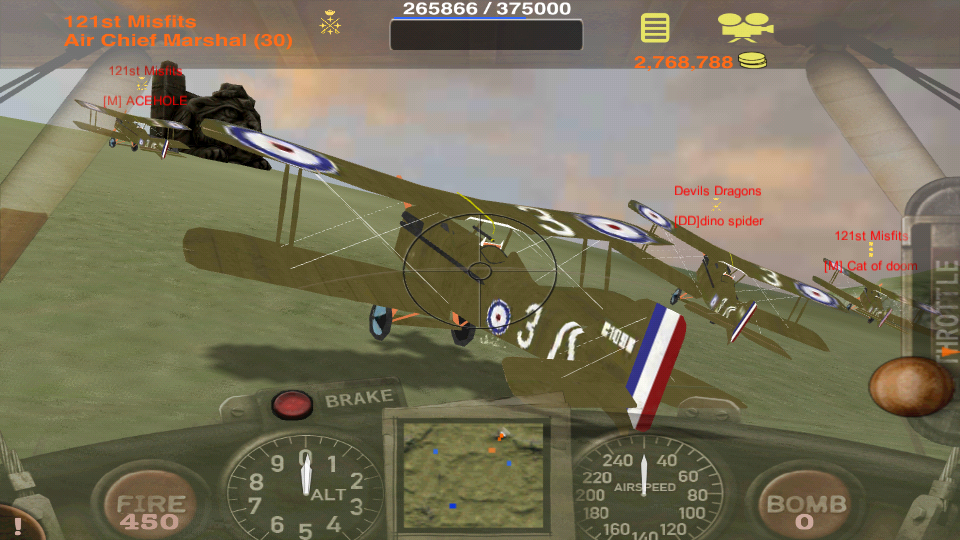Tap the FIRE button

[150, 510]
